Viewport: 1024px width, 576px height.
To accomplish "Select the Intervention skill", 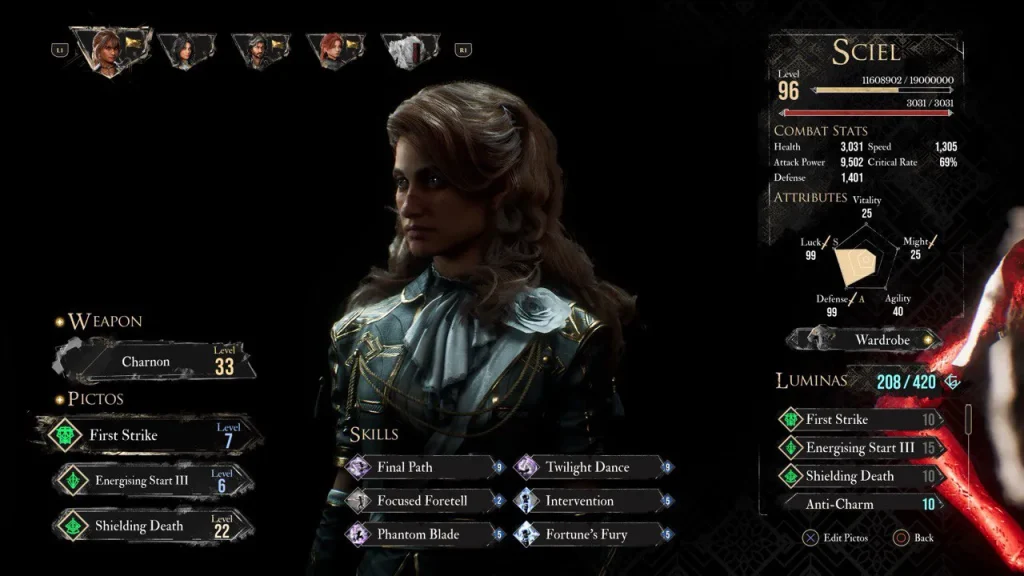I will (592, 501).
